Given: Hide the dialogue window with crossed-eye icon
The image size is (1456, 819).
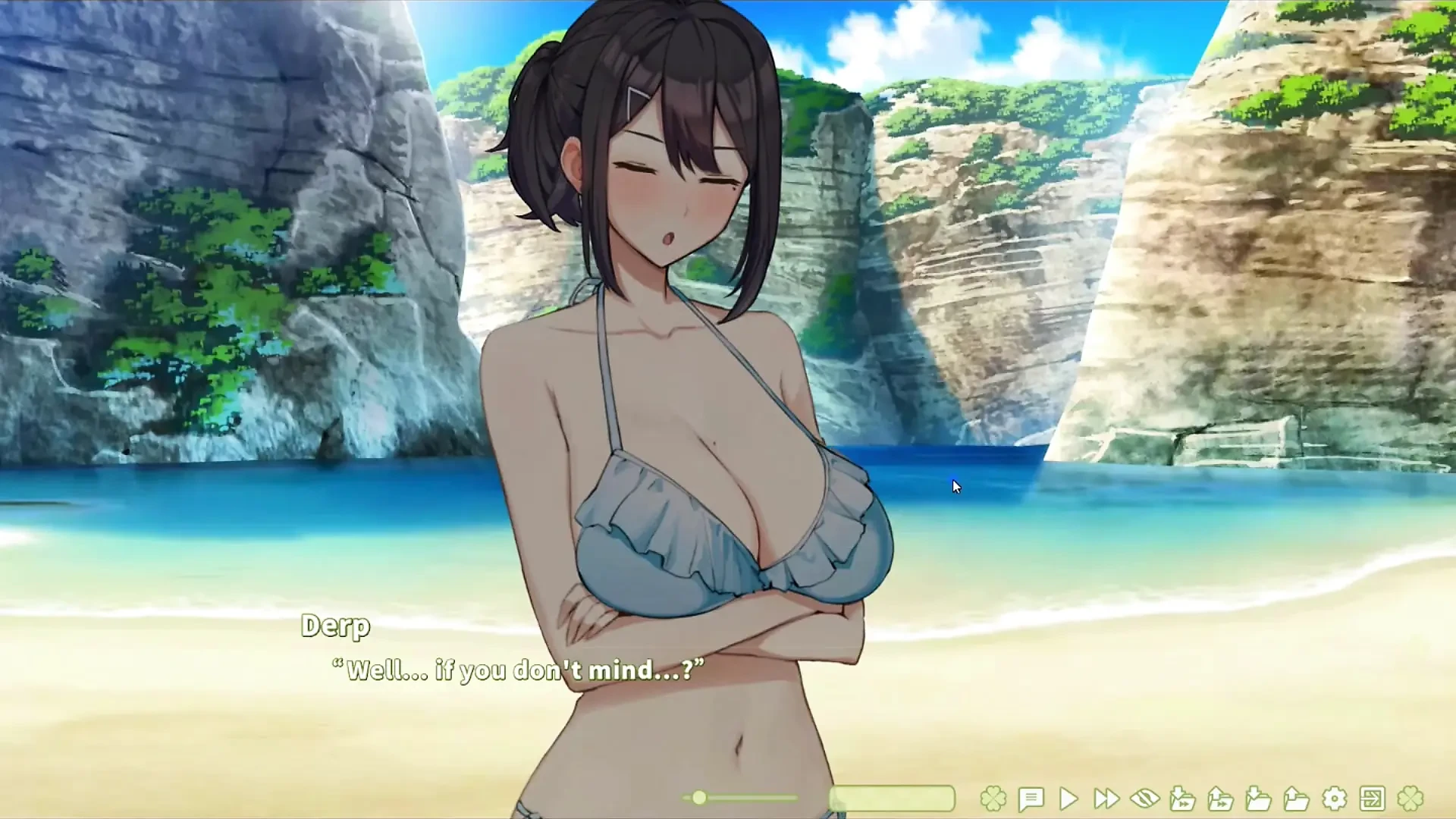Looking at the screenshot, I should click(x=1145, y=798).
